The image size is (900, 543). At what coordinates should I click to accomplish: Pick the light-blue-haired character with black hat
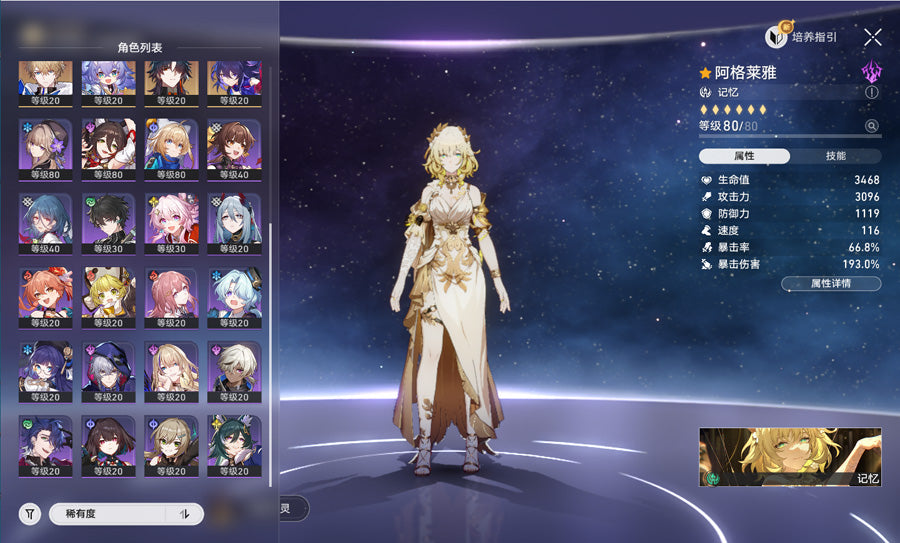point(235,294)
